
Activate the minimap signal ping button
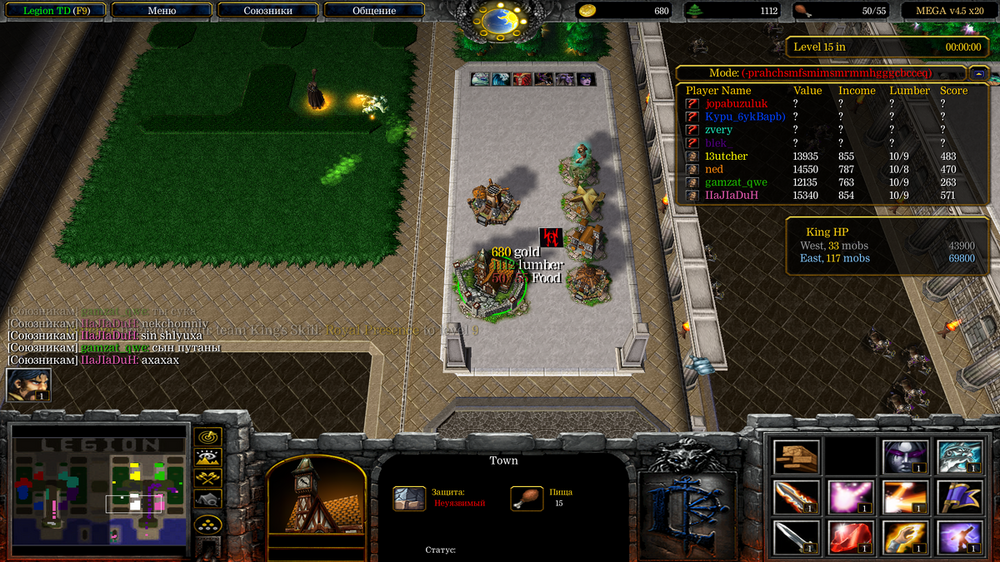pos(208,437)
